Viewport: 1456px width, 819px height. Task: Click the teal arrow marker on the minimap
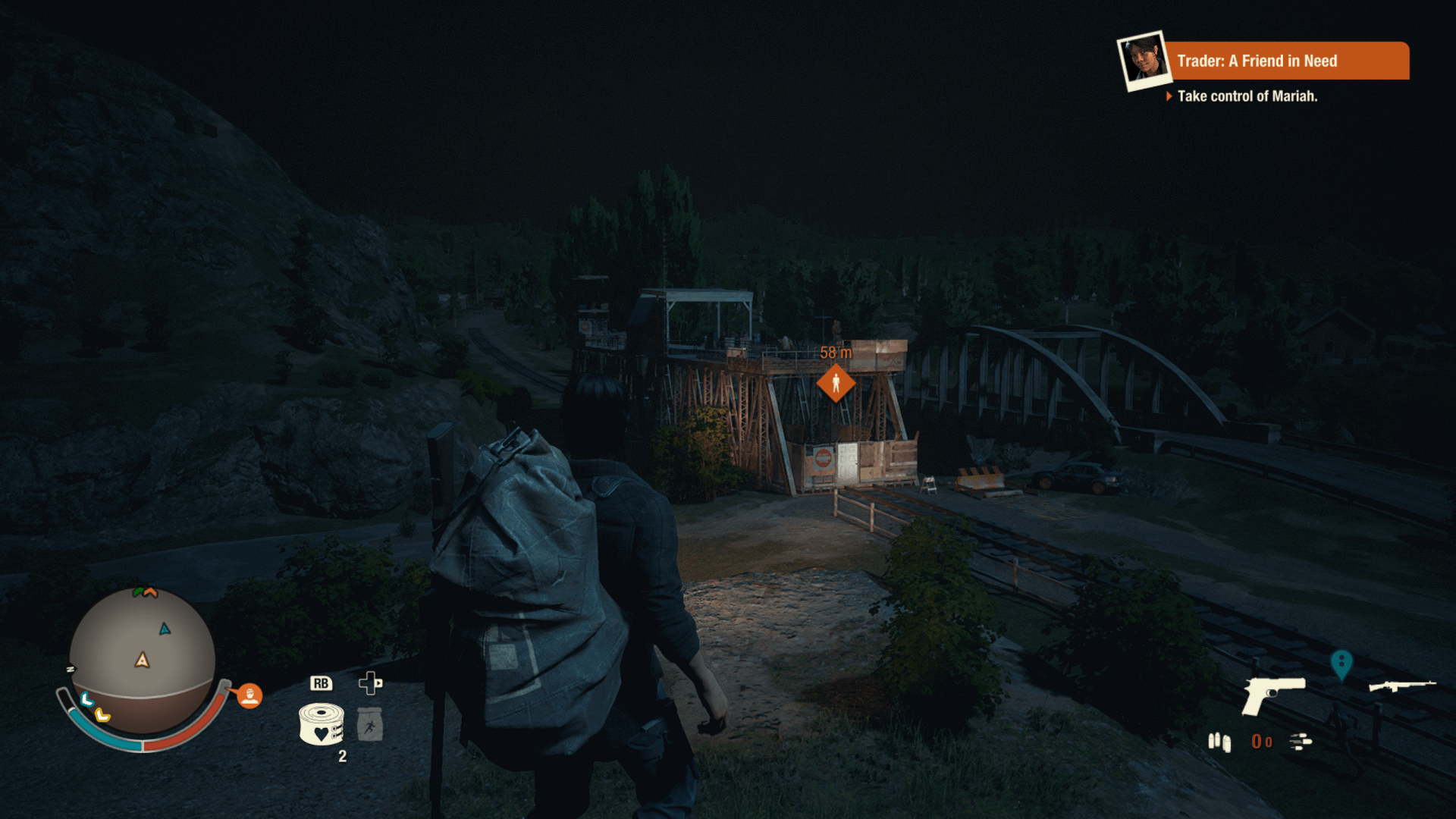[x=165, y=629]
